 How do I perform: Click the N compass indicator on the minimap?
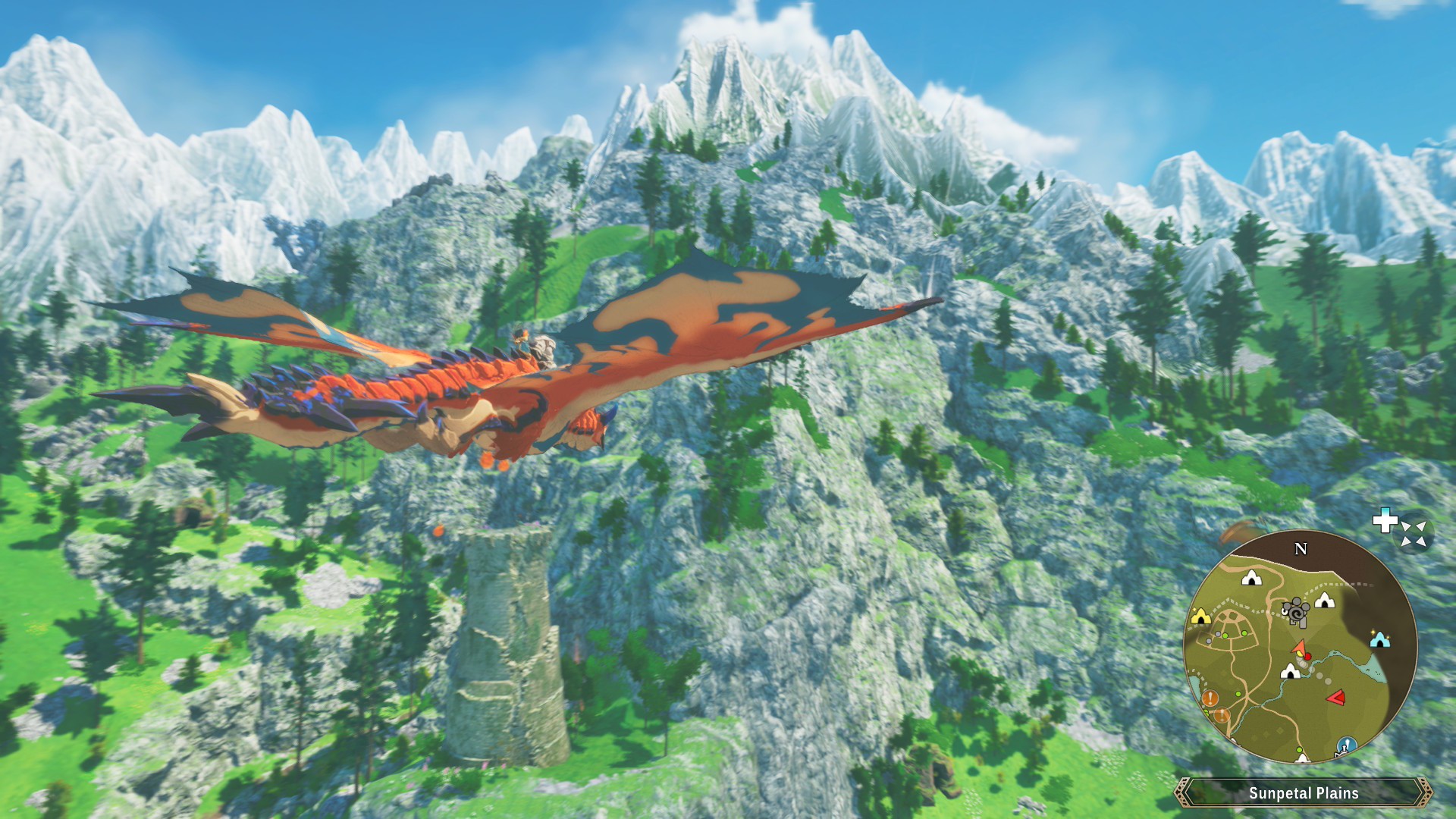click(1301, 548)
